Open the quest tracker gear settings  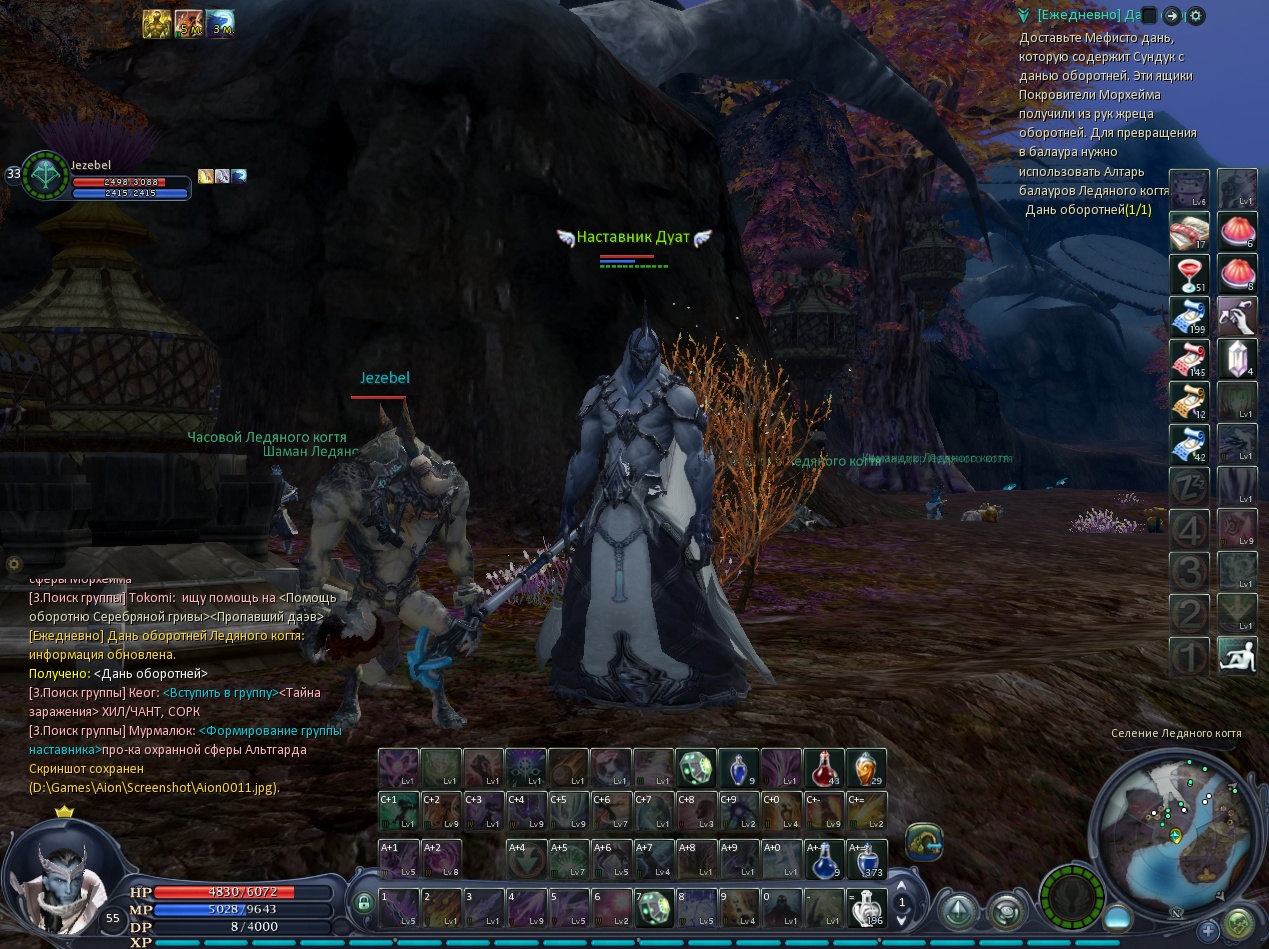(1196, 16)
